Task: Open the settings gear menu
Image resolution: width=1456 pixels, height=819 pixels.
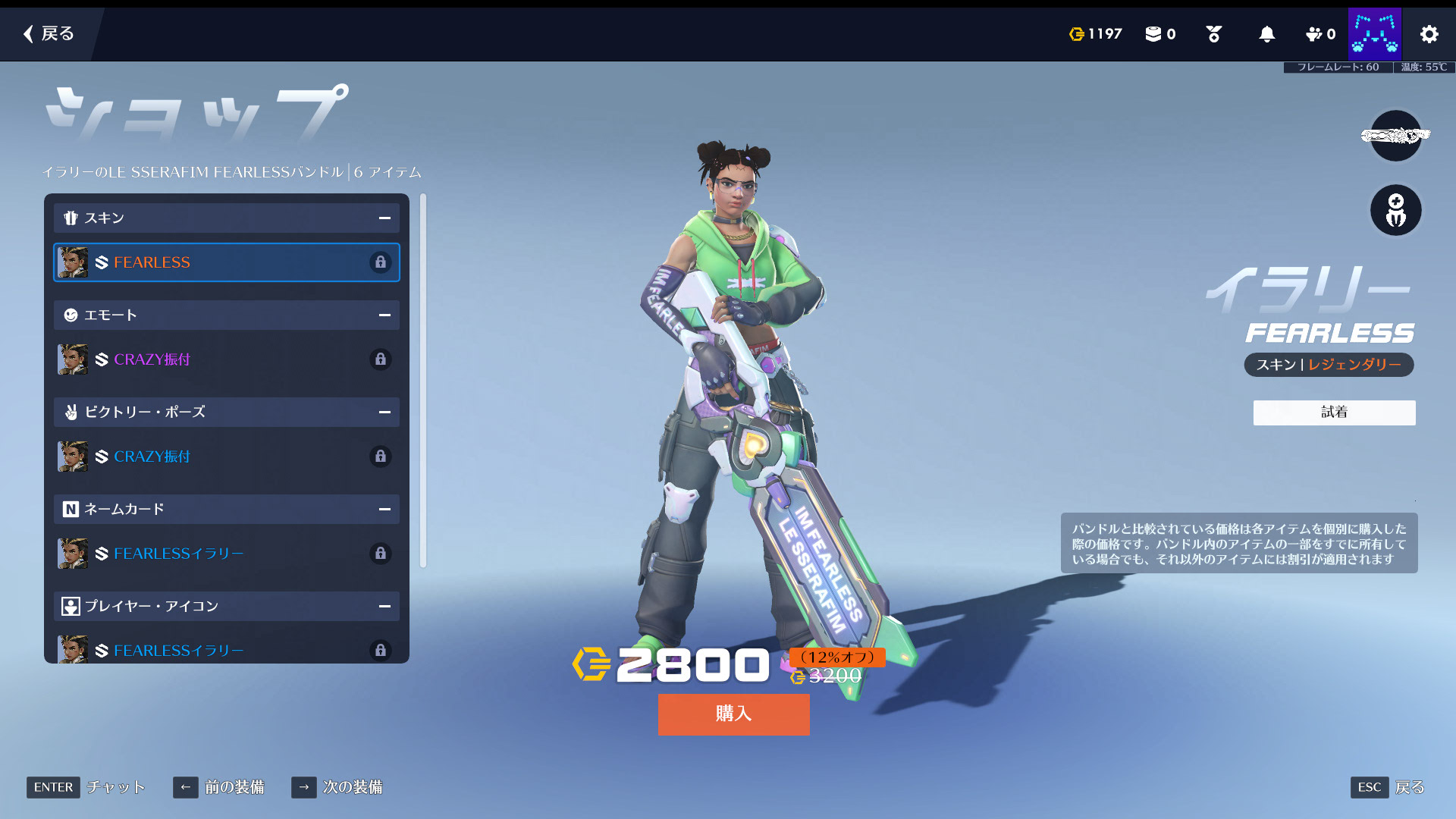Action: [1429, 34]
